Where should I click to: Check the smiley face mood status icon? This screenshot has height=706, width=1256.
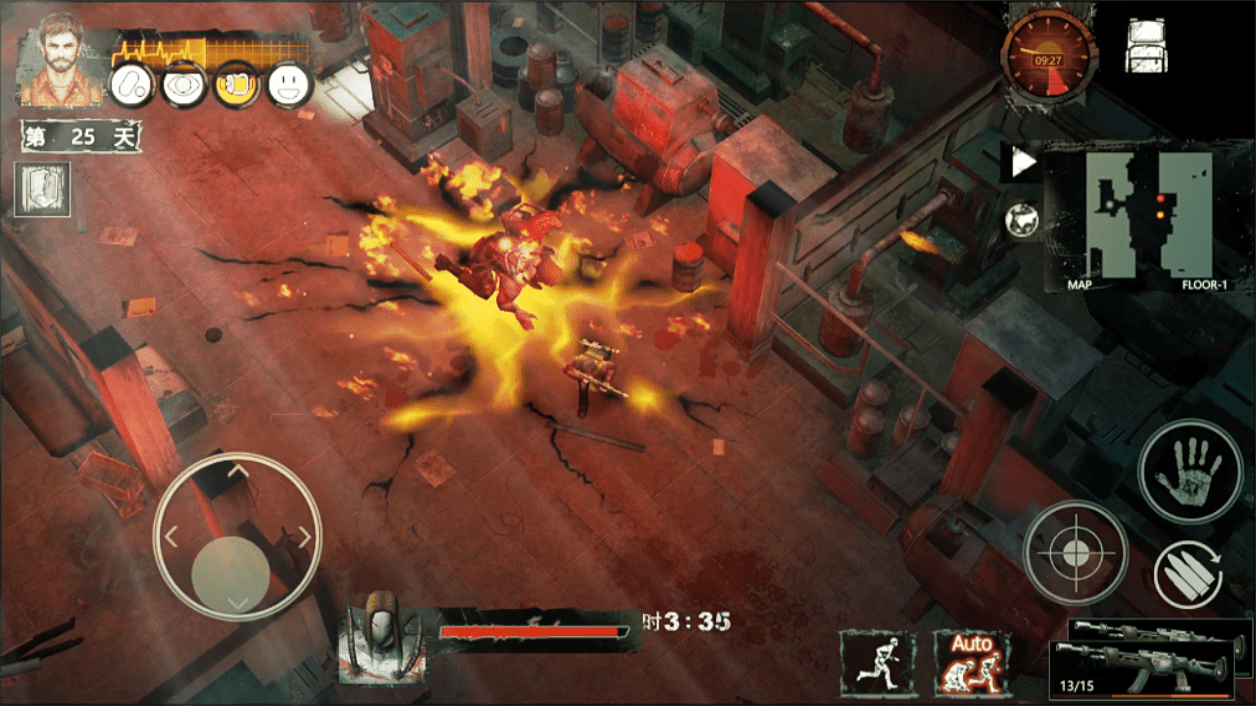coord(290,86)
